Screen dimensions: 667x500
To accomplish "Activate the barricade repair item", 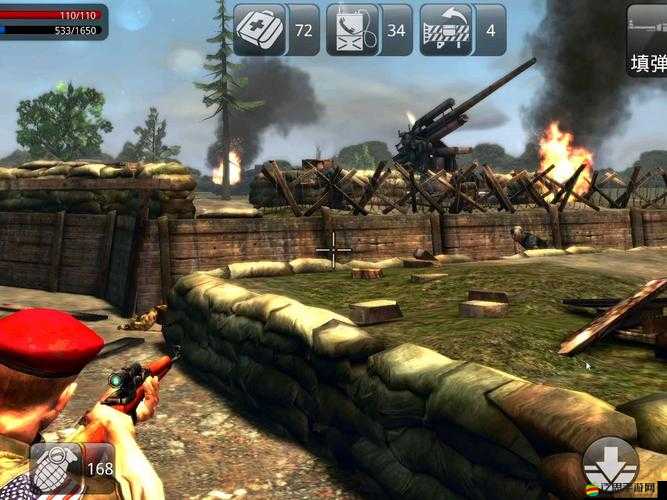I will point(447,30).
